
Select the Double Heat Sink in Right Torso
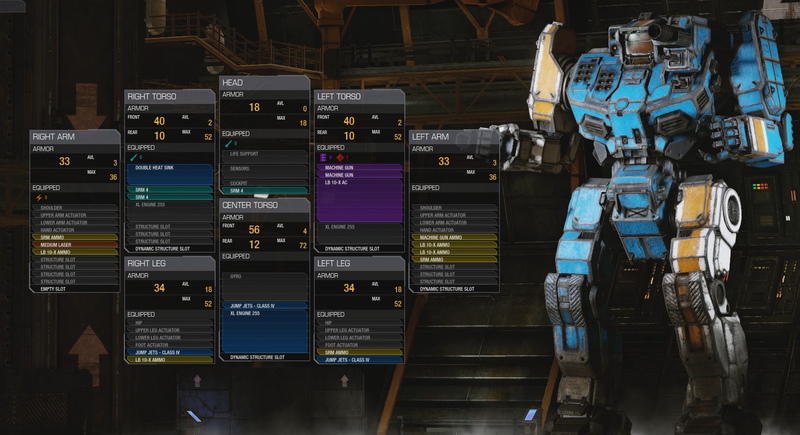pyautogui.click(x=168, y=169)
